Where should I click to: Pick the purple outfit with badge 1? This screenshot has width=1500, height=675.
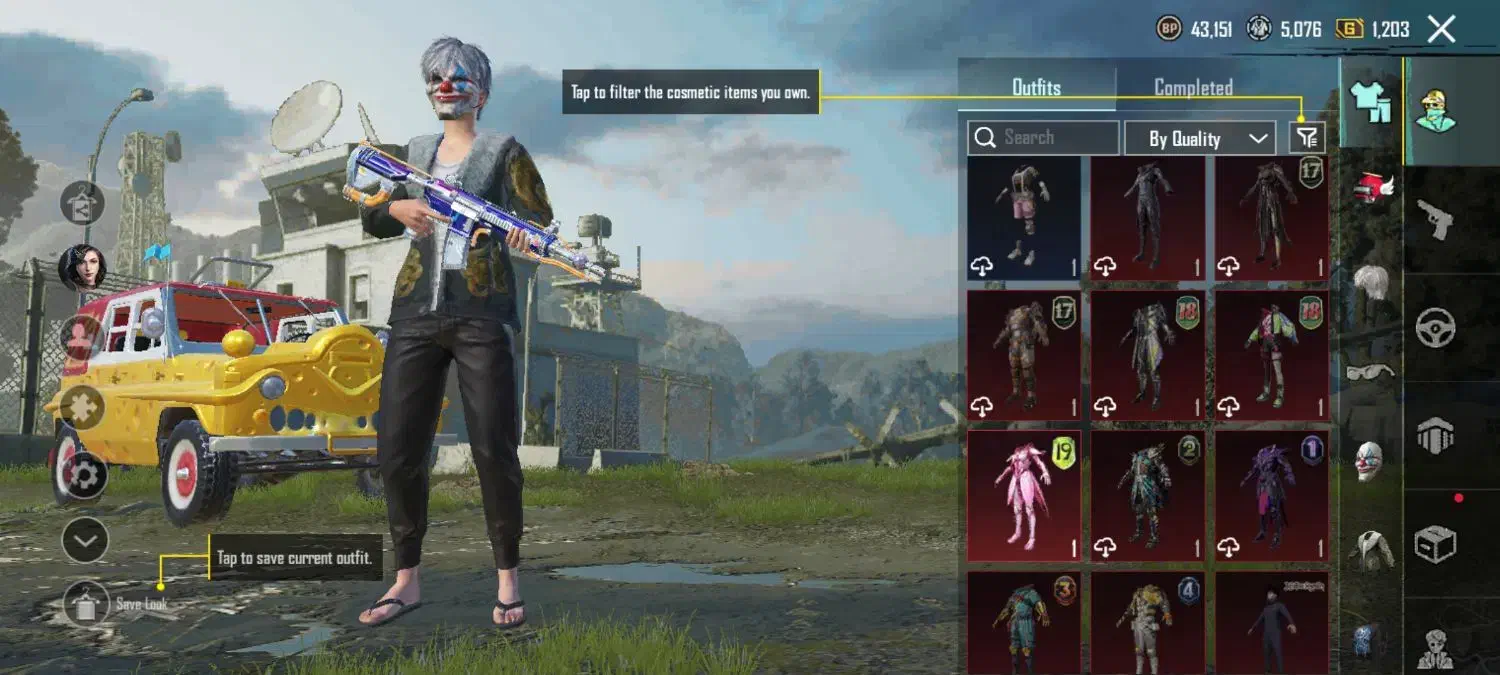(1272, 495)
